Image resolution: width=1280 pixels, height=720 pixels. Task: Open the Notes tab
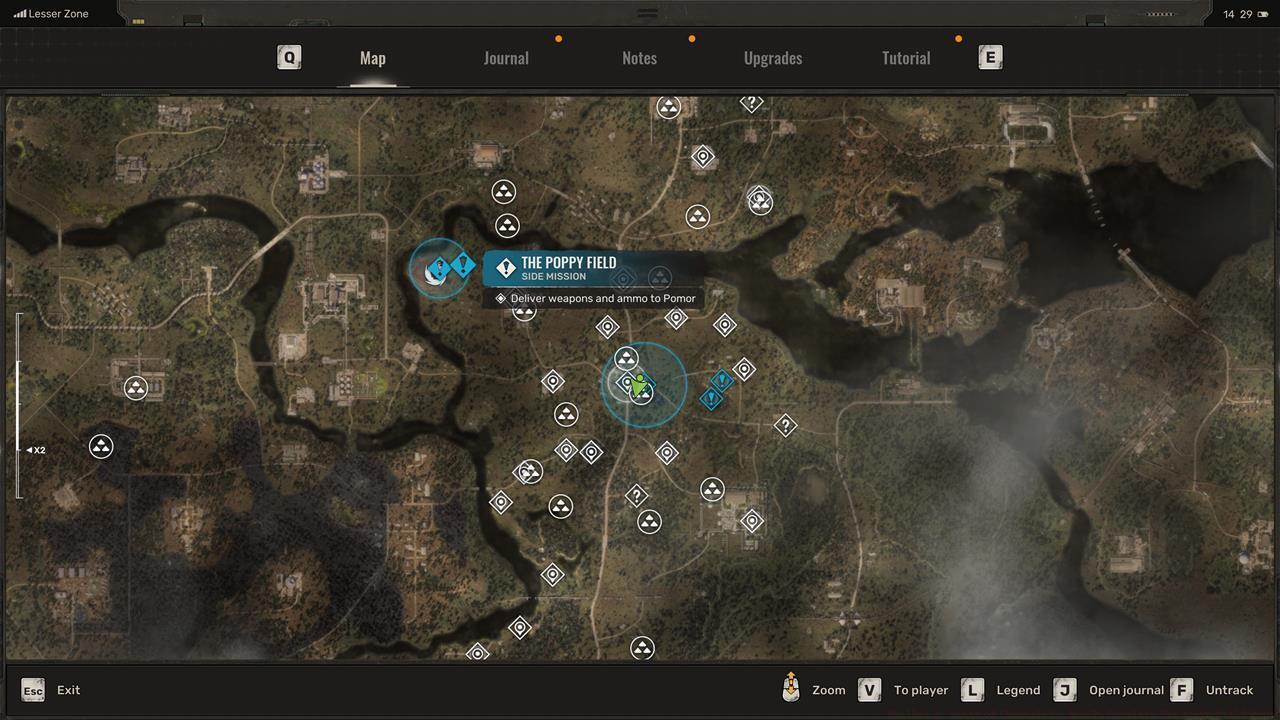[x=639, y=58]
